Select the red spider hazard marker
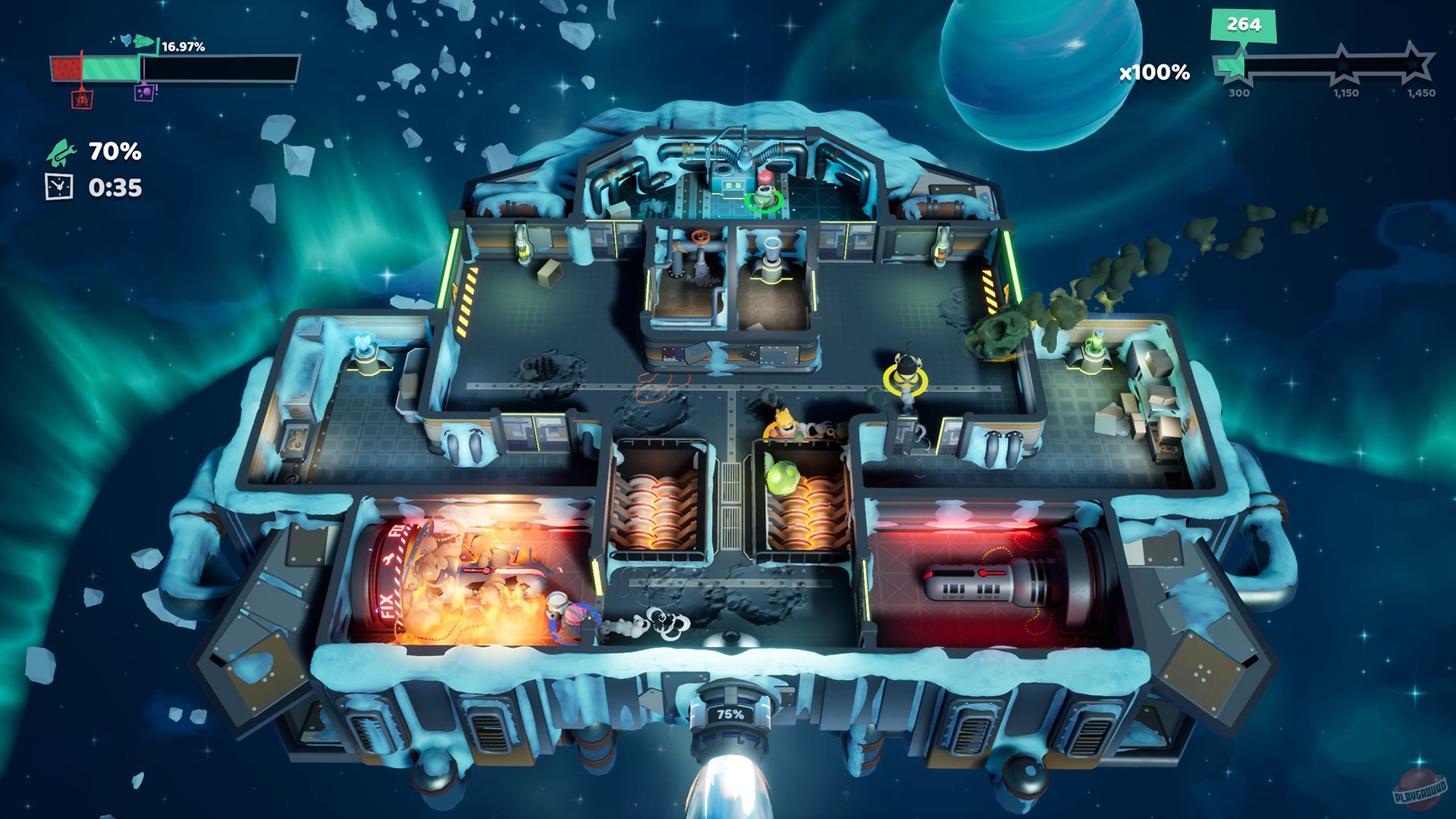This screenshot has width=1456, height=819. (82, 98)
